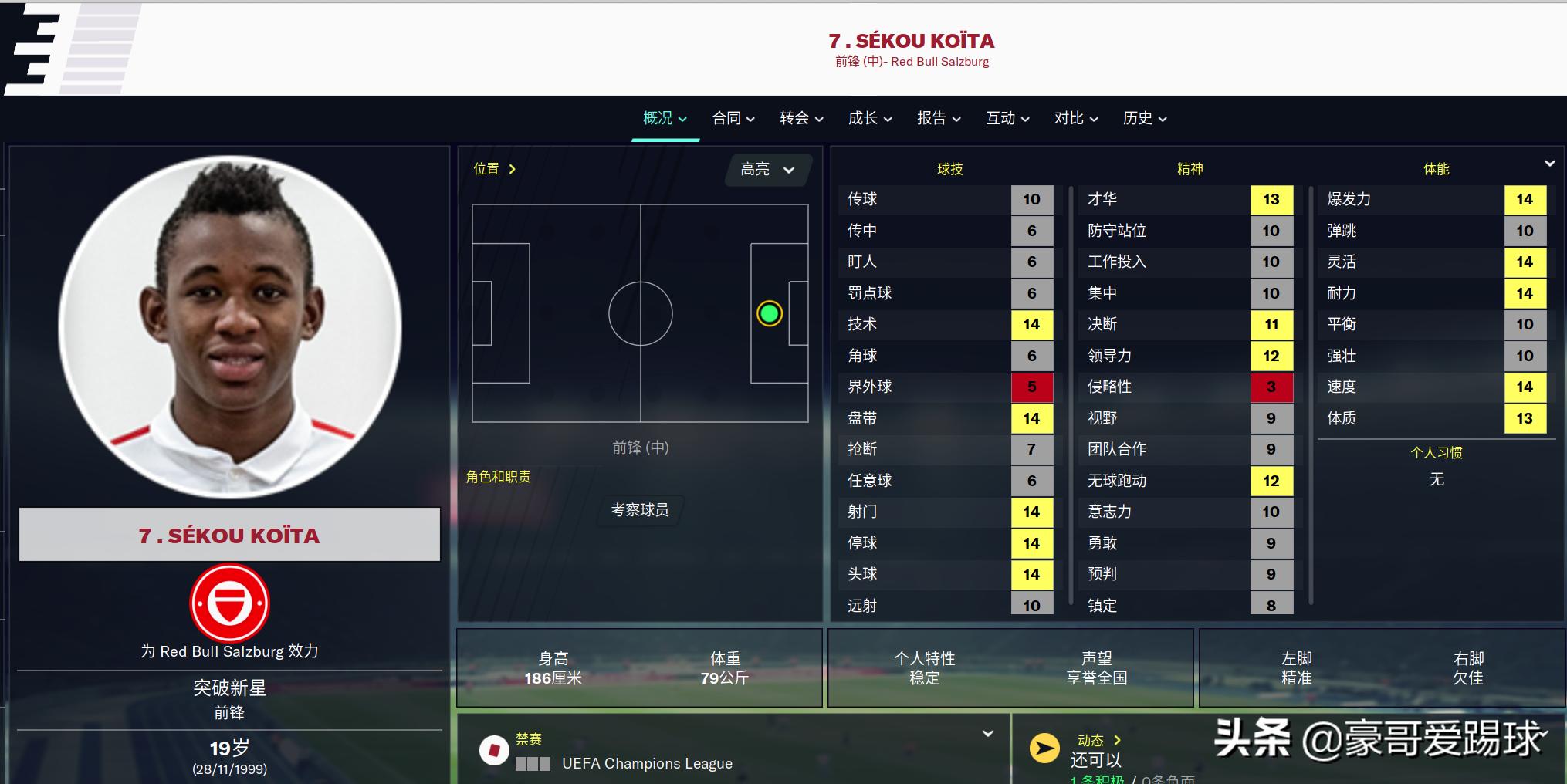This screenshot has height=784, width=1567.
Task: Collapse the 禁赛 suspension section chevron
Action: tap(989, 735)
